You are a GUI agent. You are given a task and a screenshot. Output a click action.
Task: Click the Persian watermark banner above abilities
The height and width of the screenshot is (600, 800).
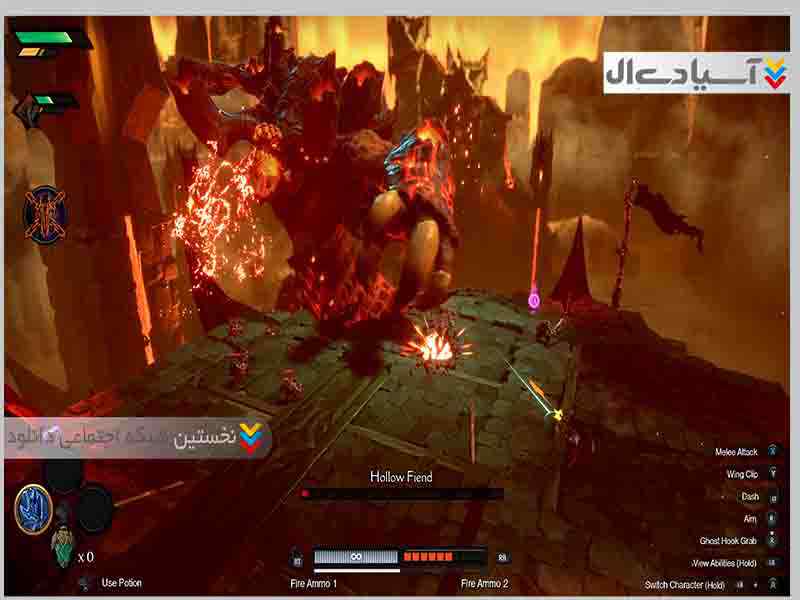138,438
